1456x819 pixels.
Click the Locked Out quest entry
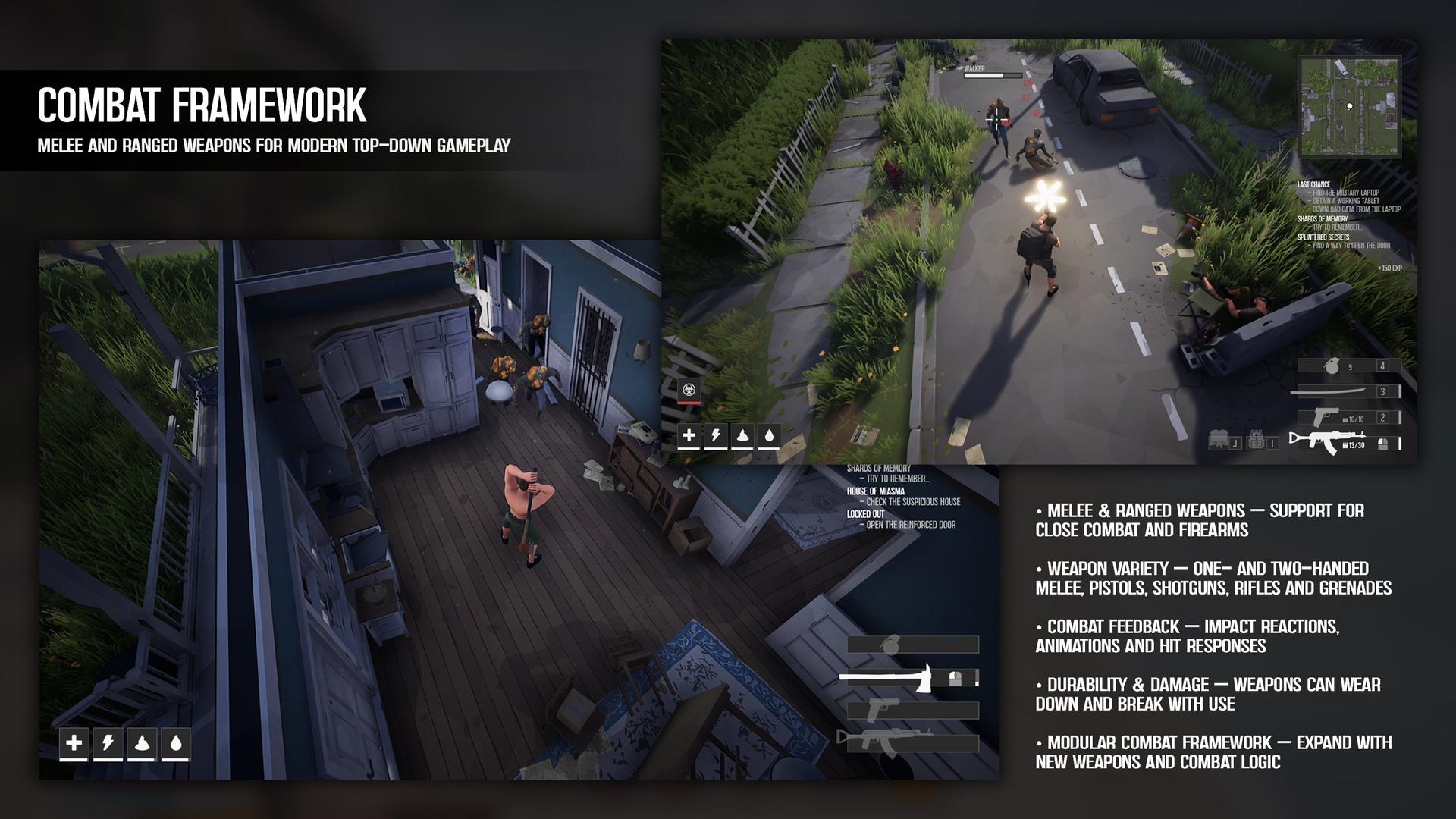point(865,514)
